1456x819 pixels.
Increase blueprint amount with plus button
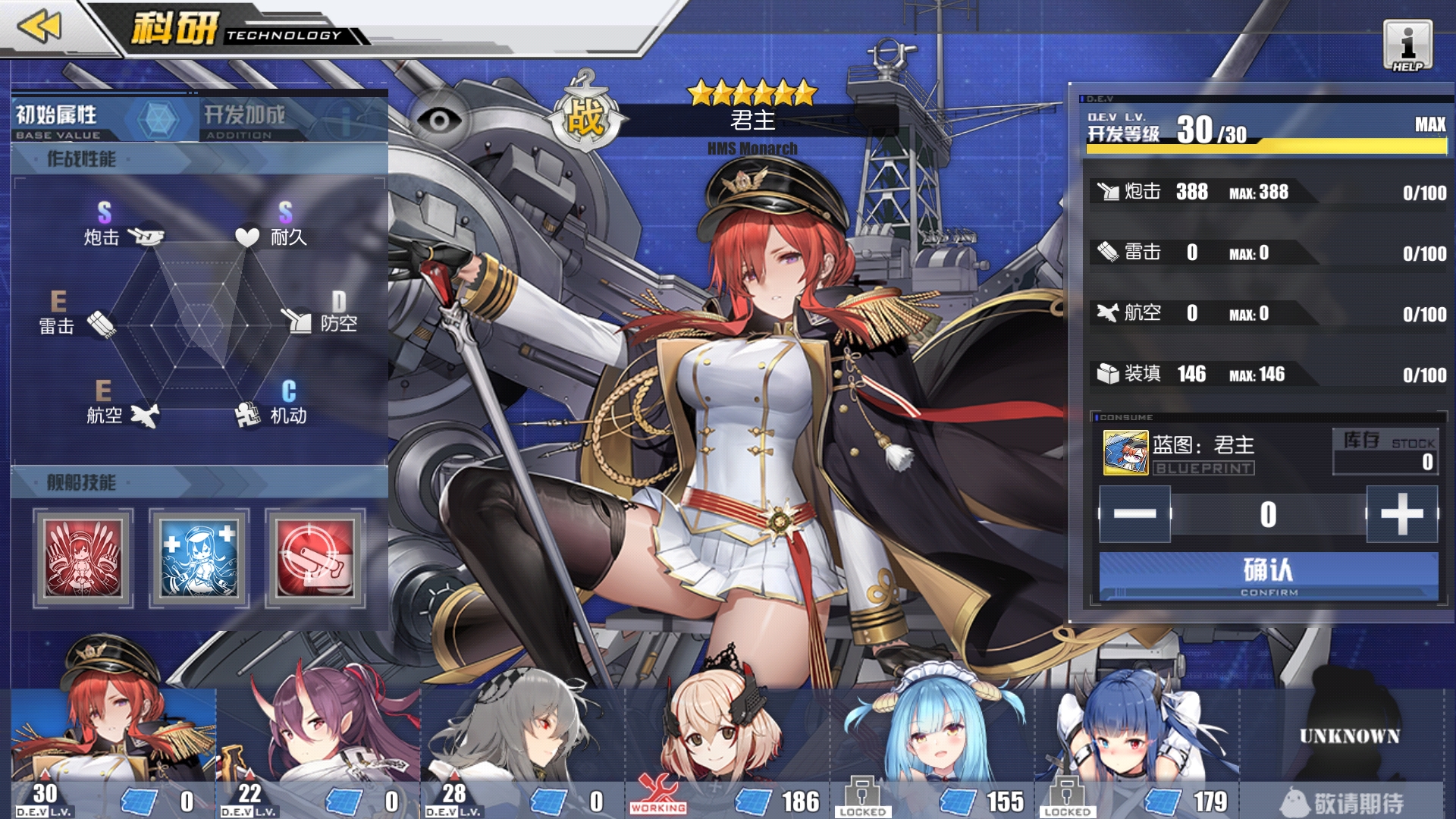[1401, 514]
